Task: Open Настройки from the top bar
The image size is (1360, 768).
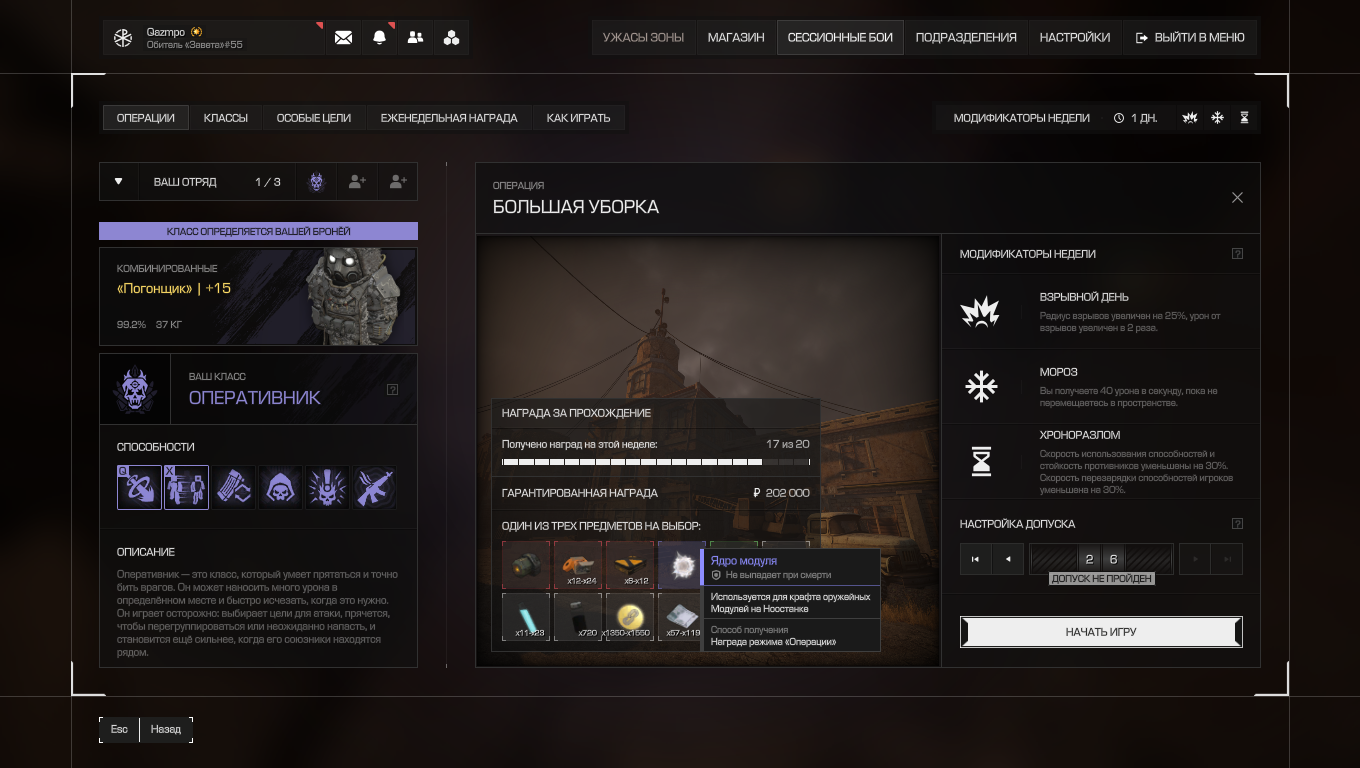Action: (x=1074, y=38)
